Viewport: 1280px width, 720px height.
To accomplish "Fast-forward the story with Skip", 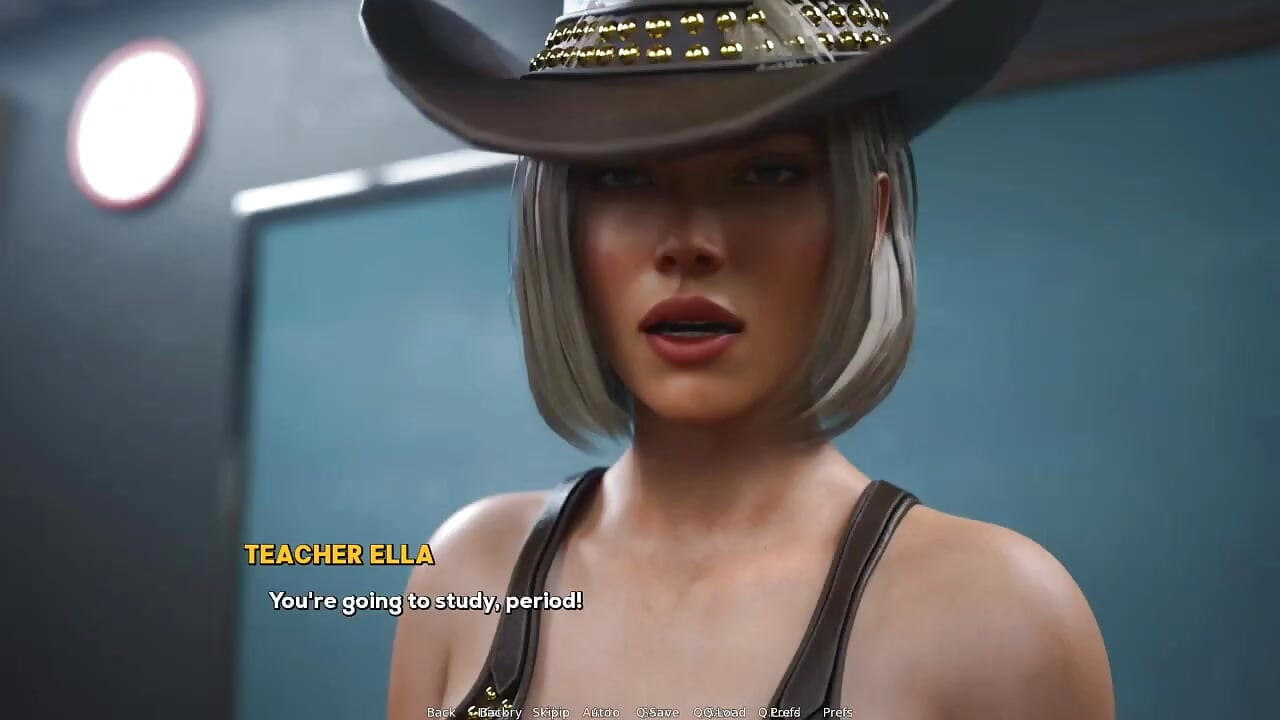I will coord(551,711).
